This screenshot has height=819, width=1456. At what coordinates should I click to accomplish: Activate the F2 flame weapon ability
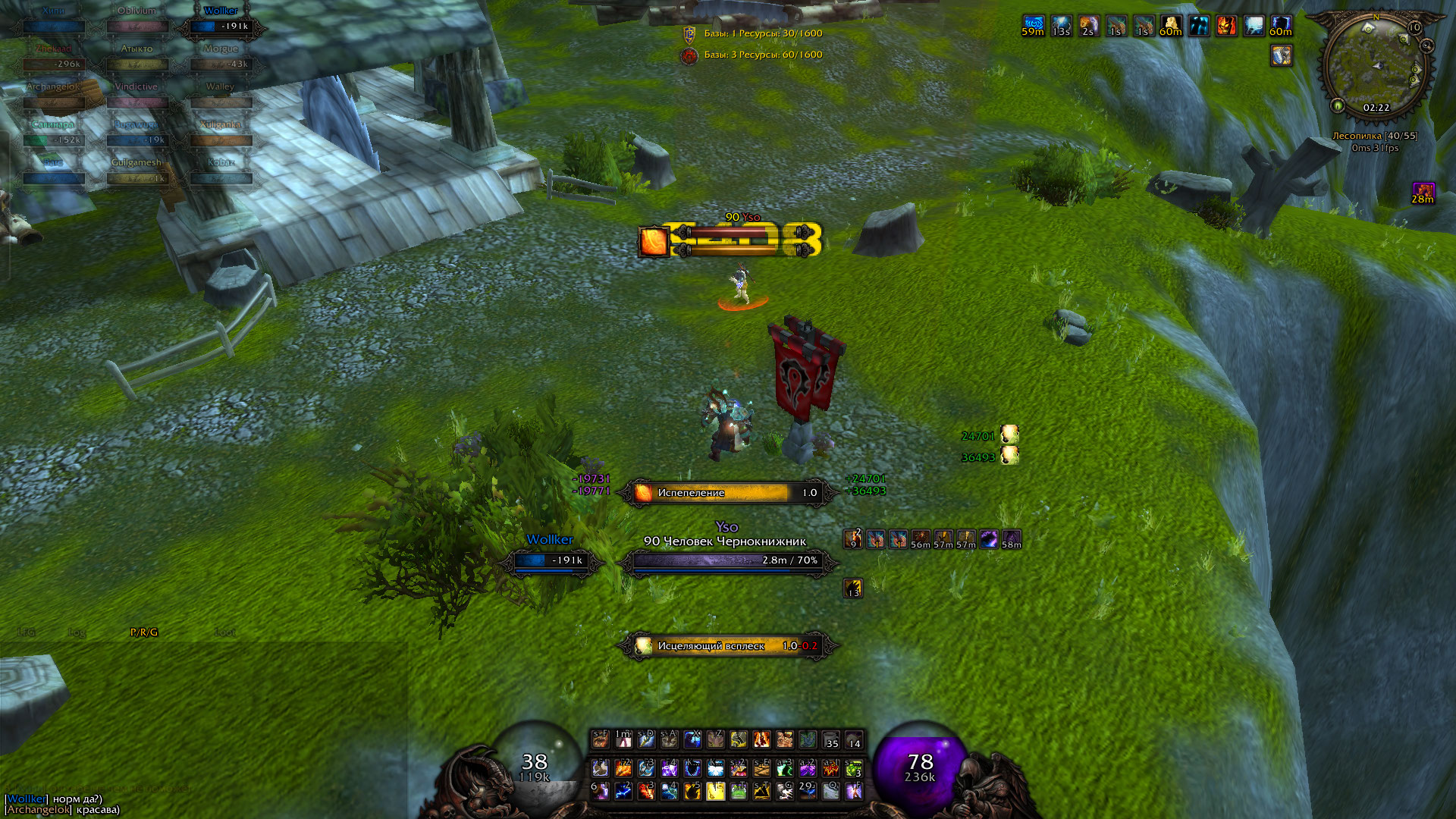(623, 769)
